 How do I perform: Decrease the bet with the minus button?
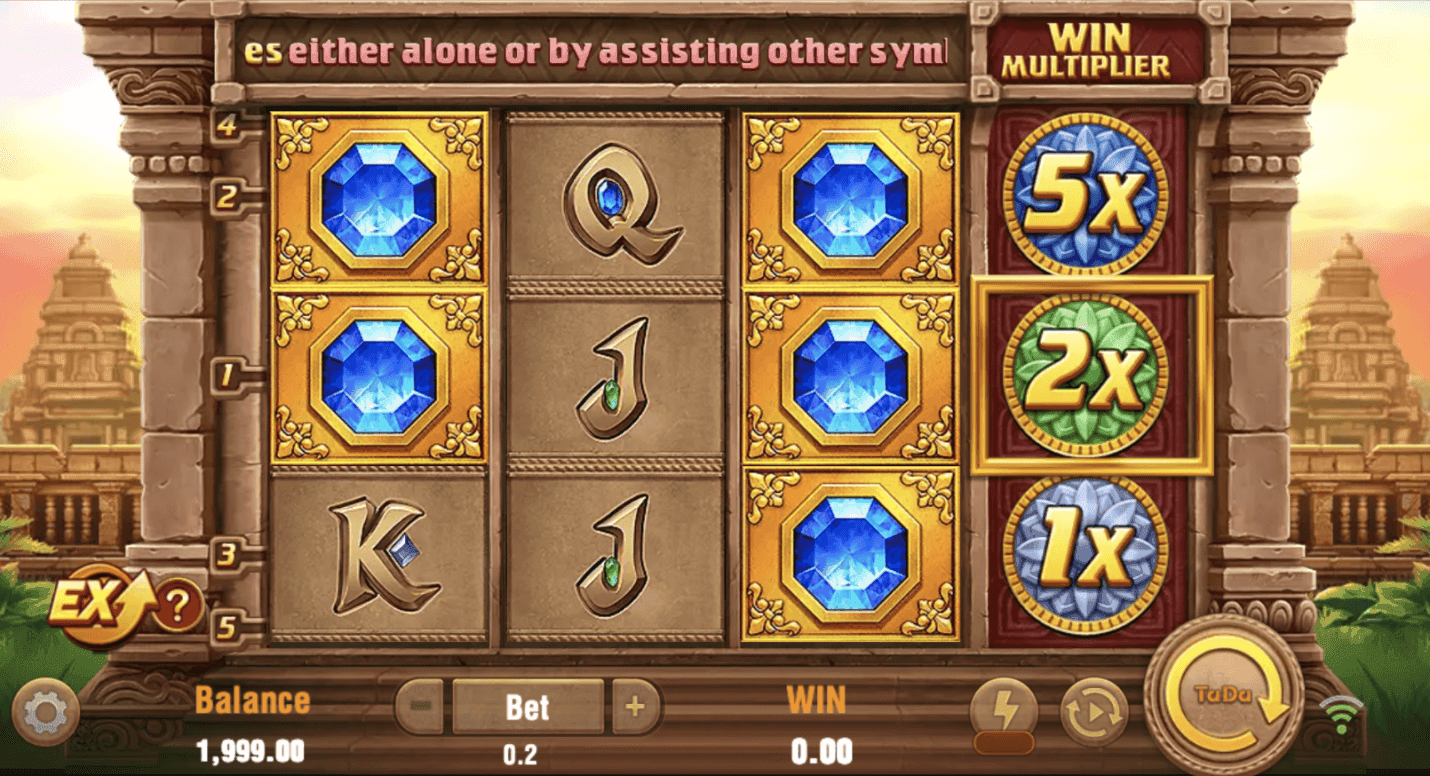click(x=419, y=707)
